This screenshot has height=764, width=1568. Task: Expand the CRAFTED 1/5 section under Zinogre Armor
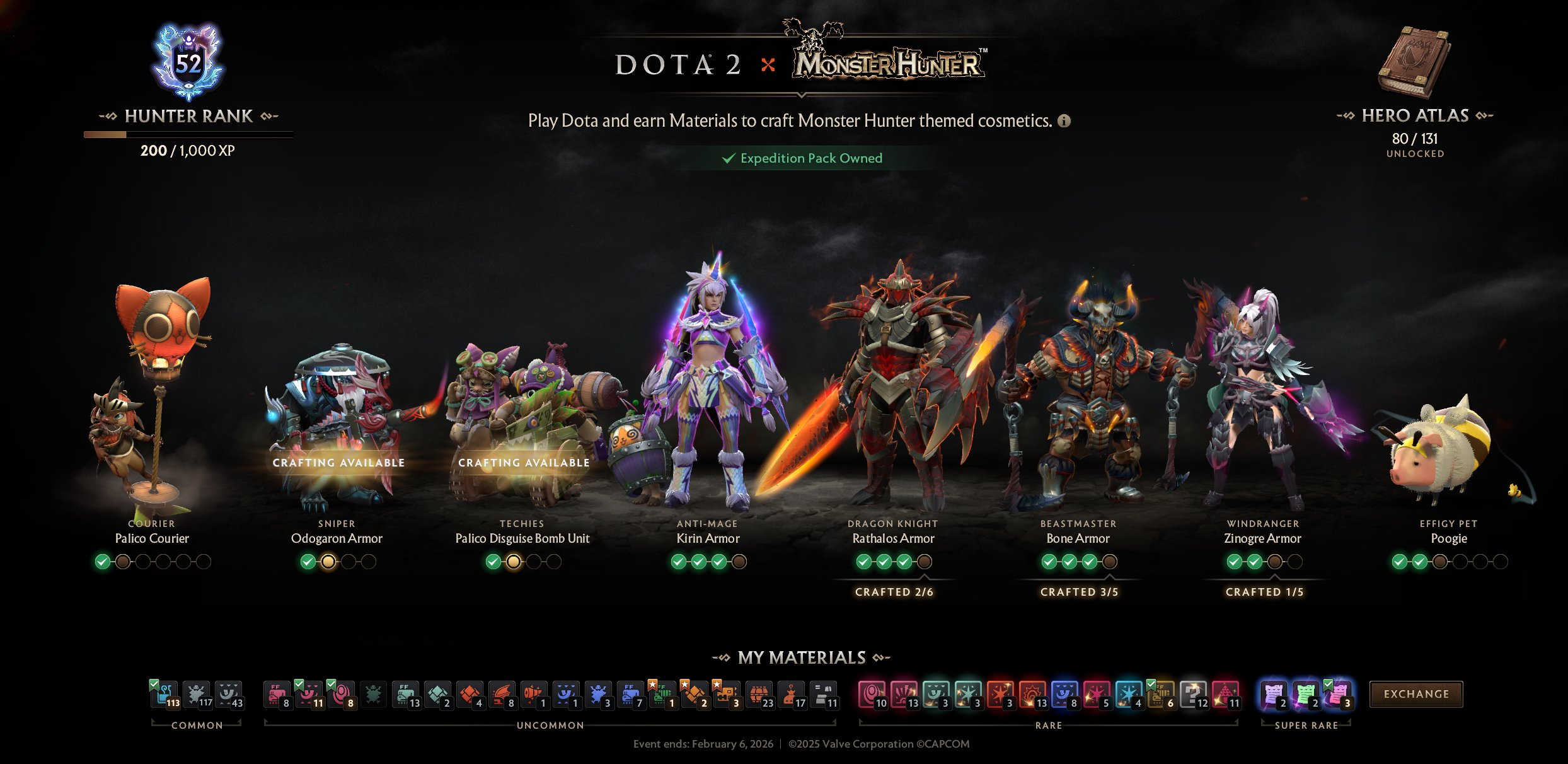1264,592
